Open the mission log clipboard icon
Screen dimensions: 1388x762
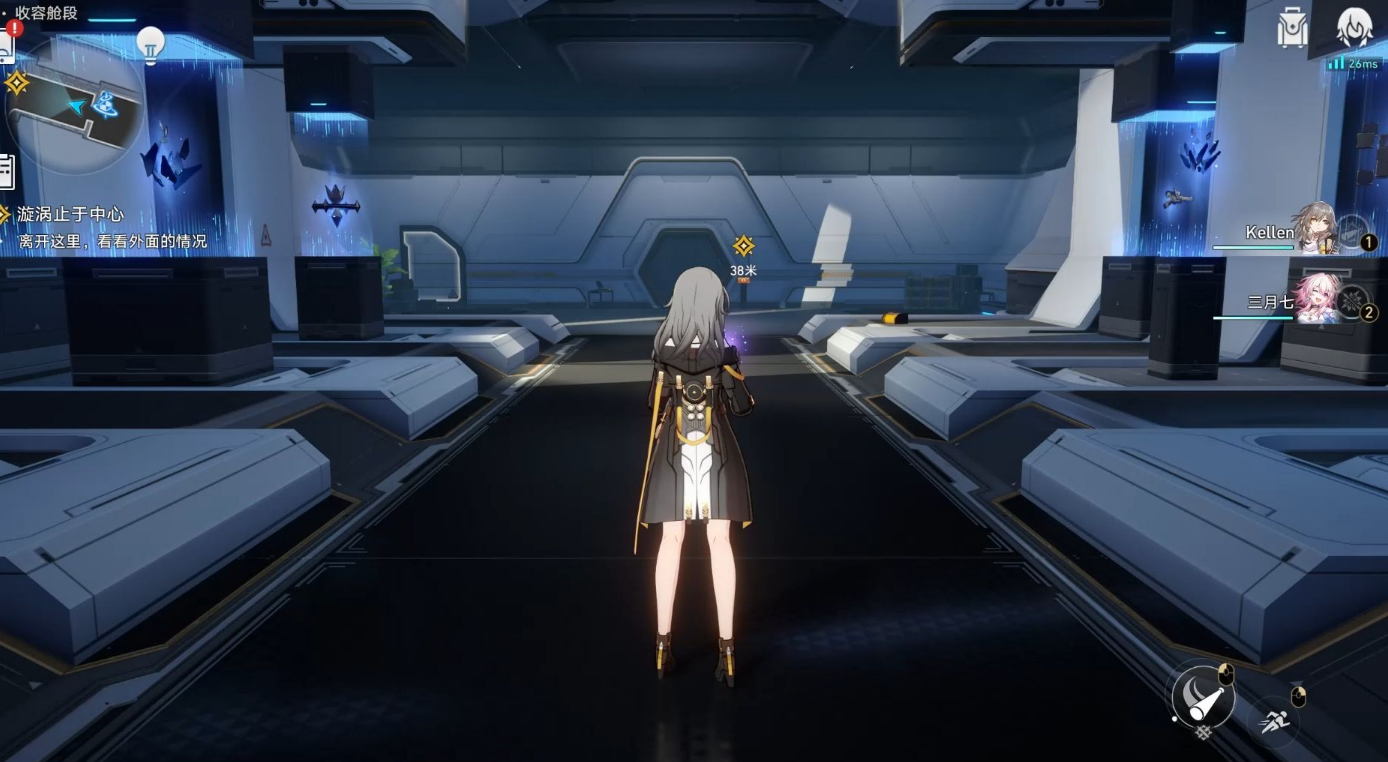[x=6, y=172]
